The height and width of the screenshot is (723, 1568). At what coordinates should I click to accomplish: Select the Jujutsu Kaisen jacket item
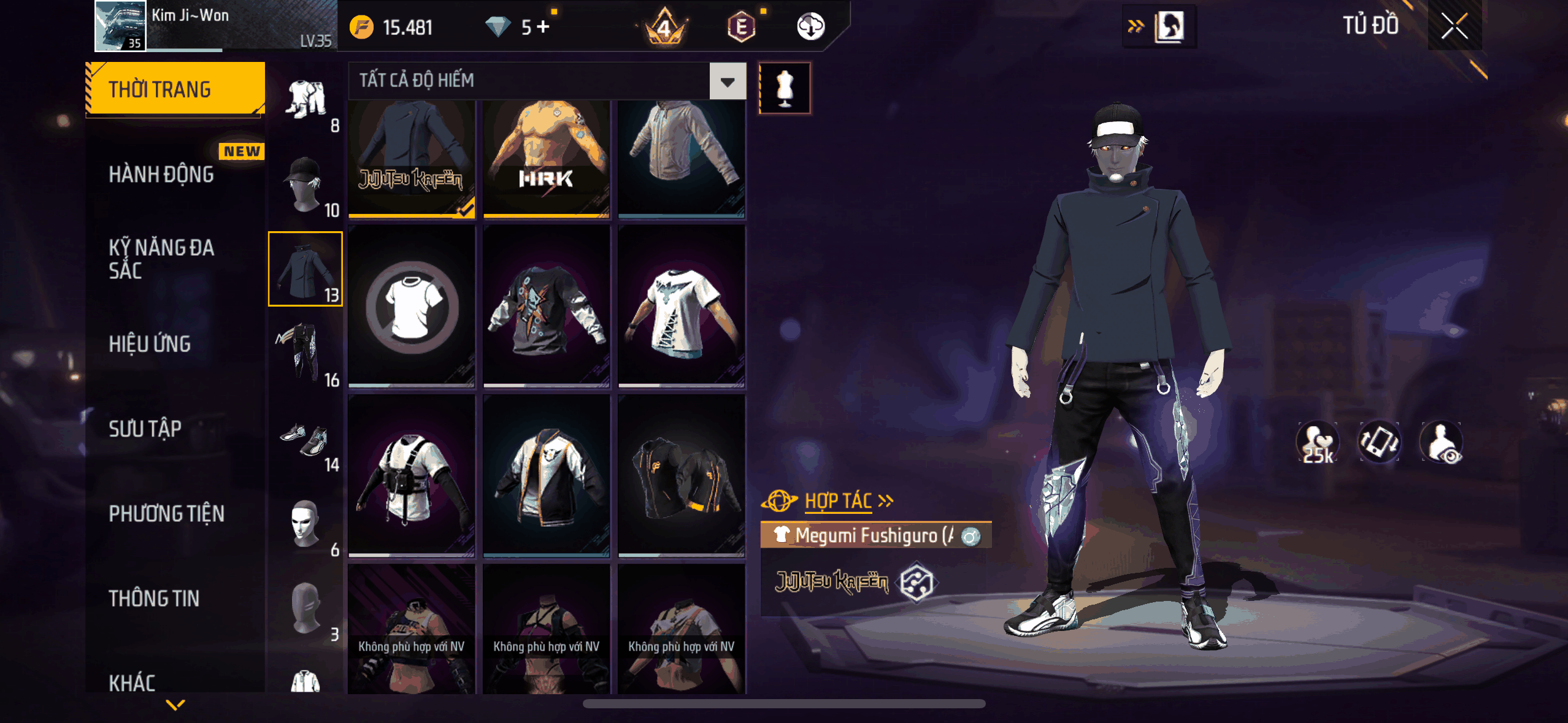[x=412, y=158]
